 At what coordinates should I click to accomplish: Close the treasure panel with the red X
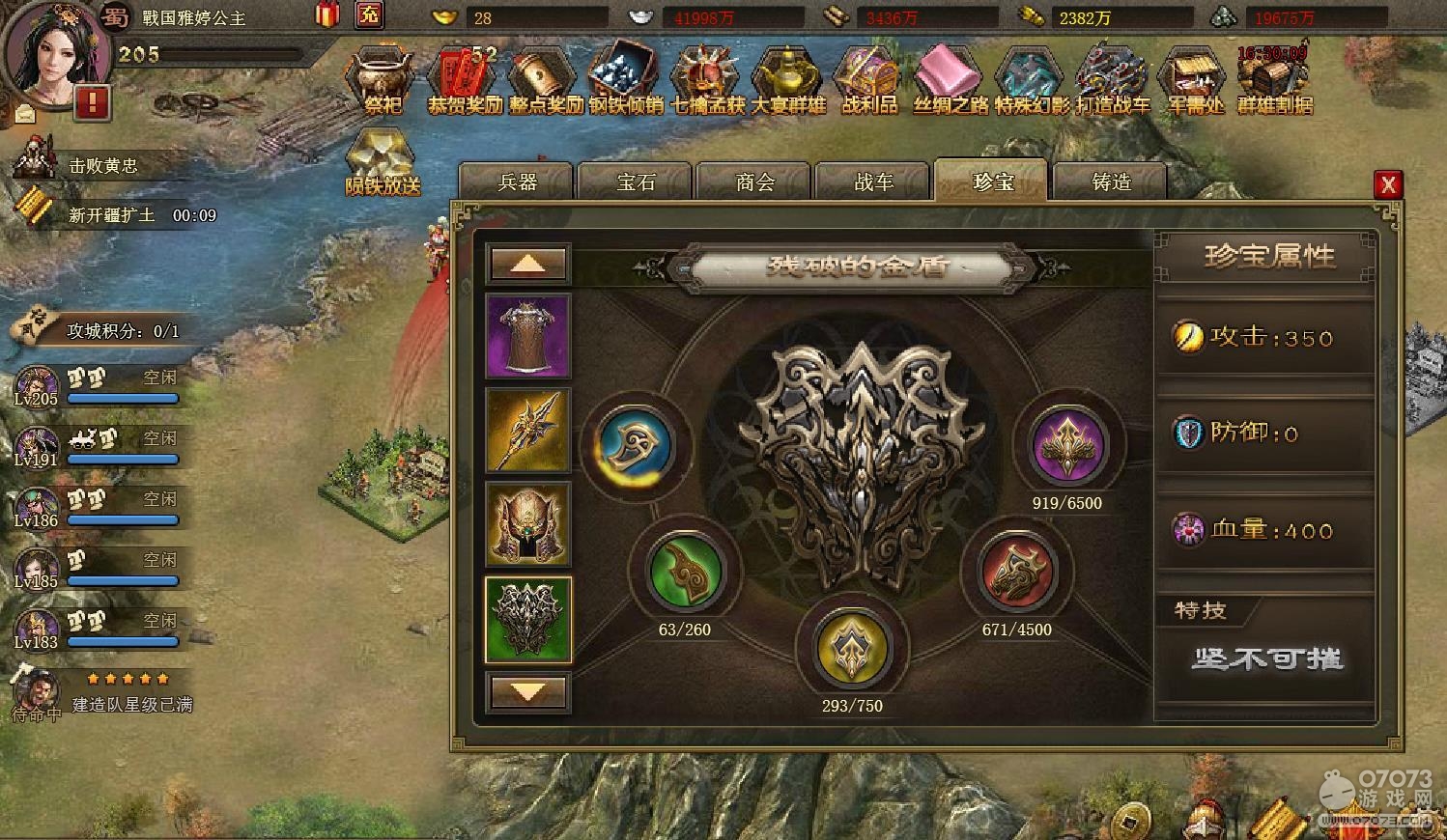coord(1387,184)
